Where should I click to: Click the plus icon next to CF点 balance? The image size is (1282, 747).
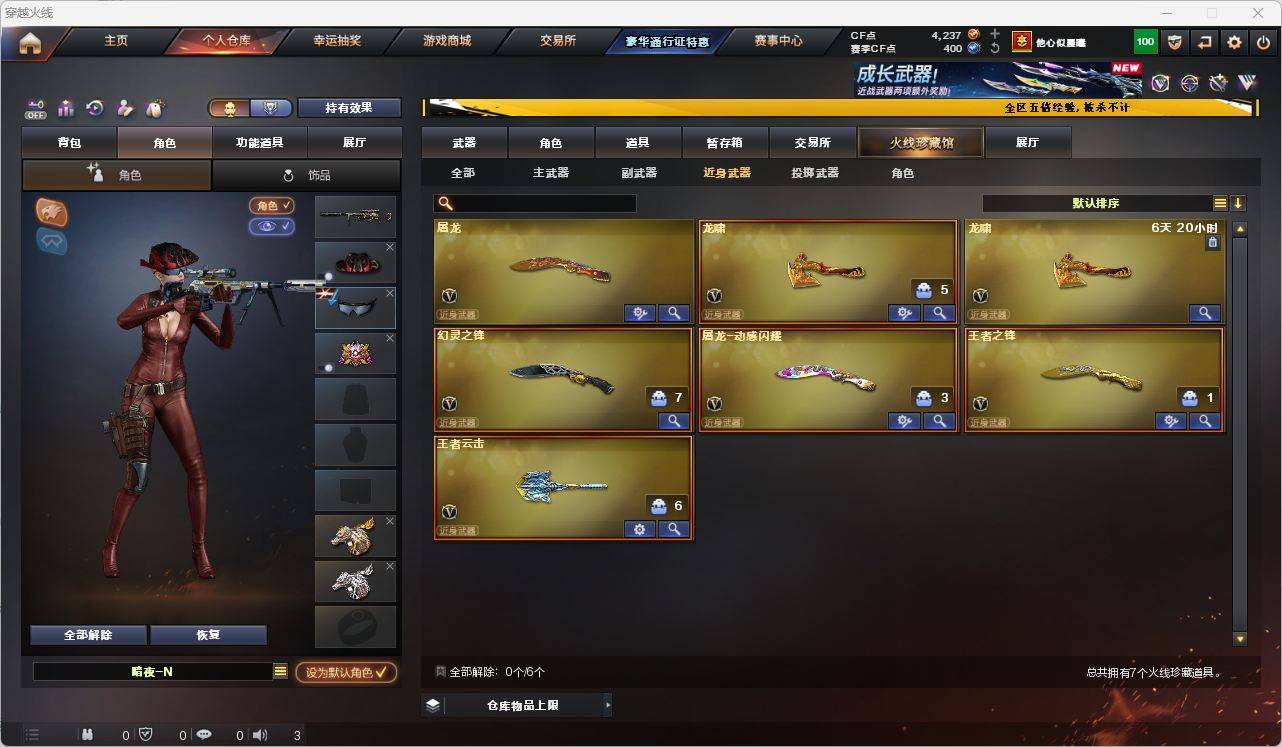pyautogui.click(x=996, y=34)
